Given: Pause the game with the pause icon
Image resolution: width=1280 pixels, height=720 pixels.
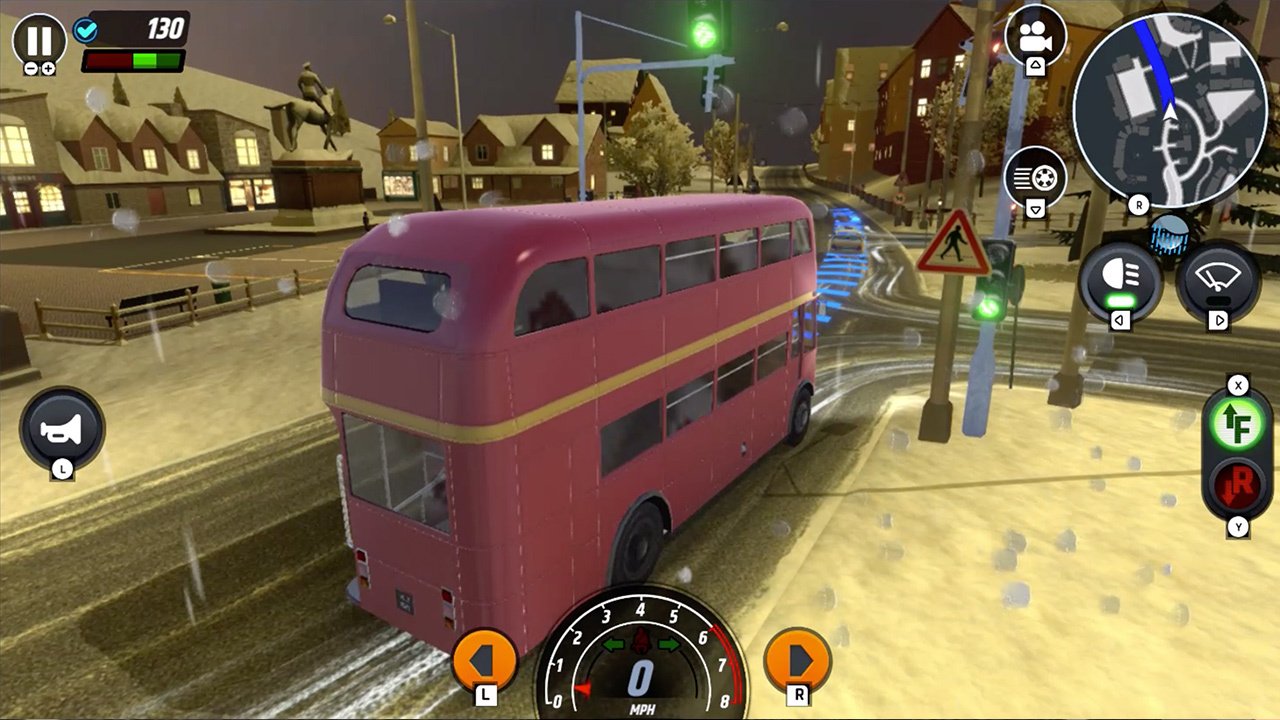Looking at the screenshot, I should click(x=38, y=40).
